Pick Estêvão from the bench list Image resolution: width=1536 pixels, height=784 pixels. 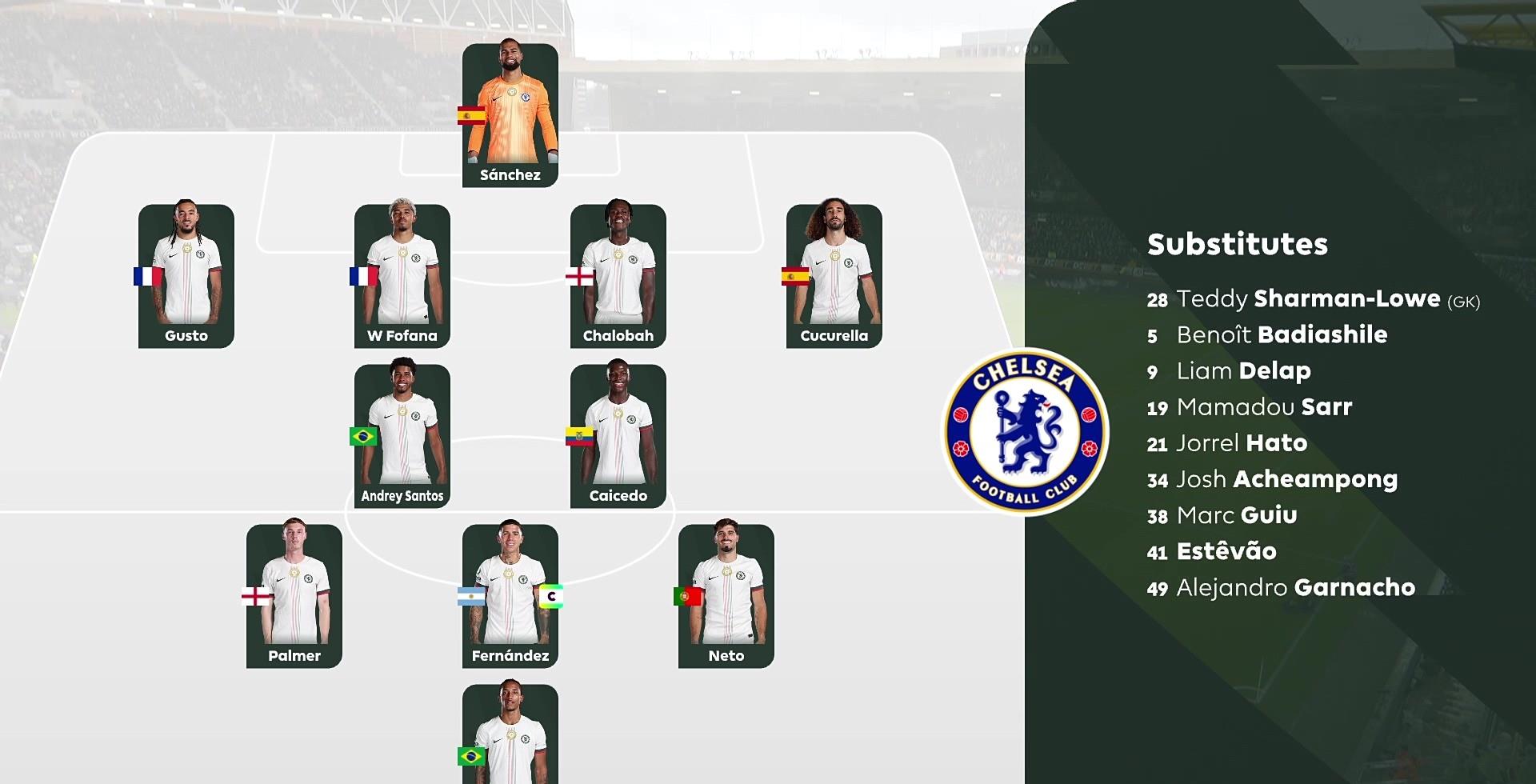pos(1226,551)
